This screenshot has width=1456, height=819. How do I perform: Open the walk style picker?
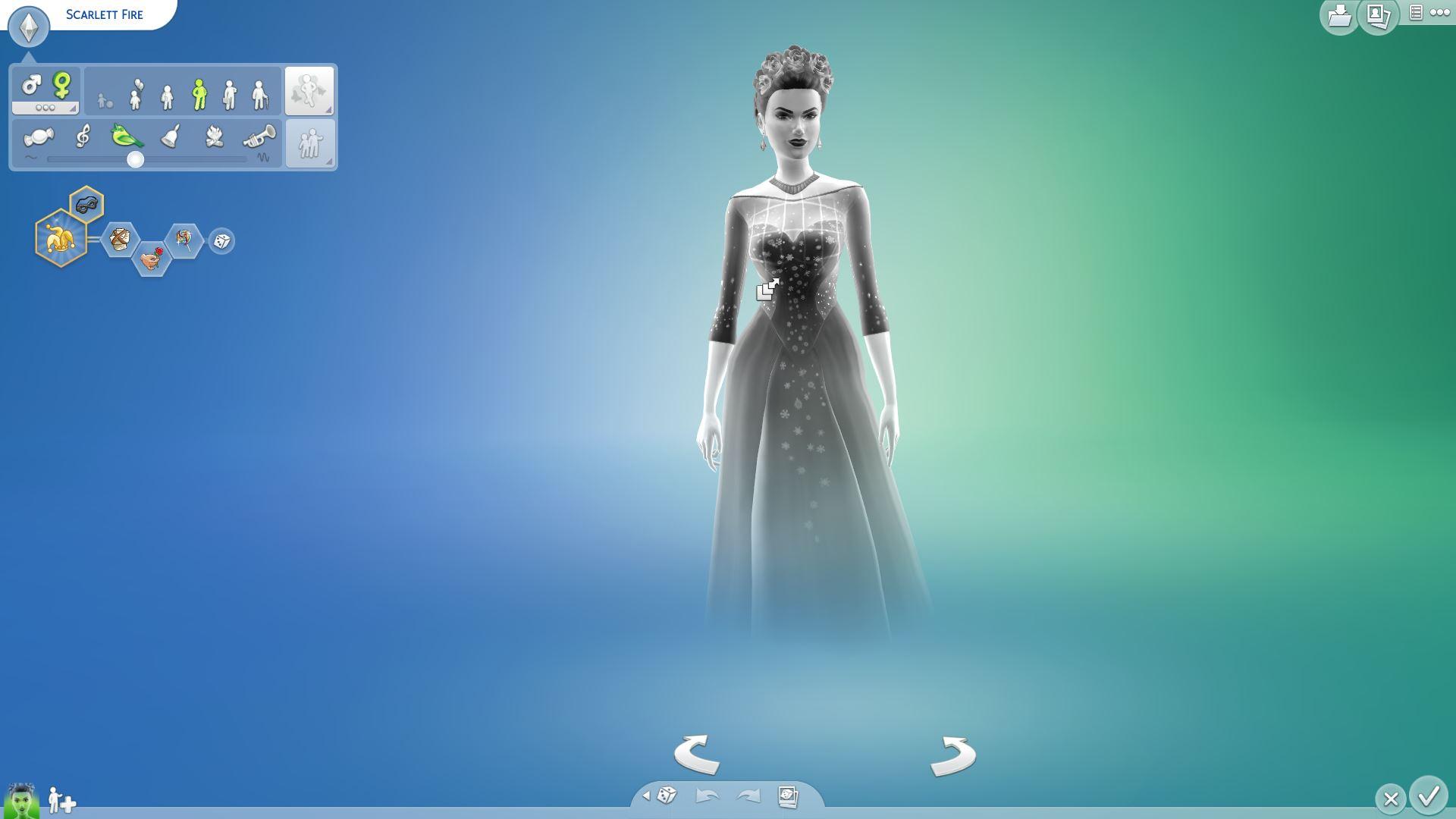[309, 91]
